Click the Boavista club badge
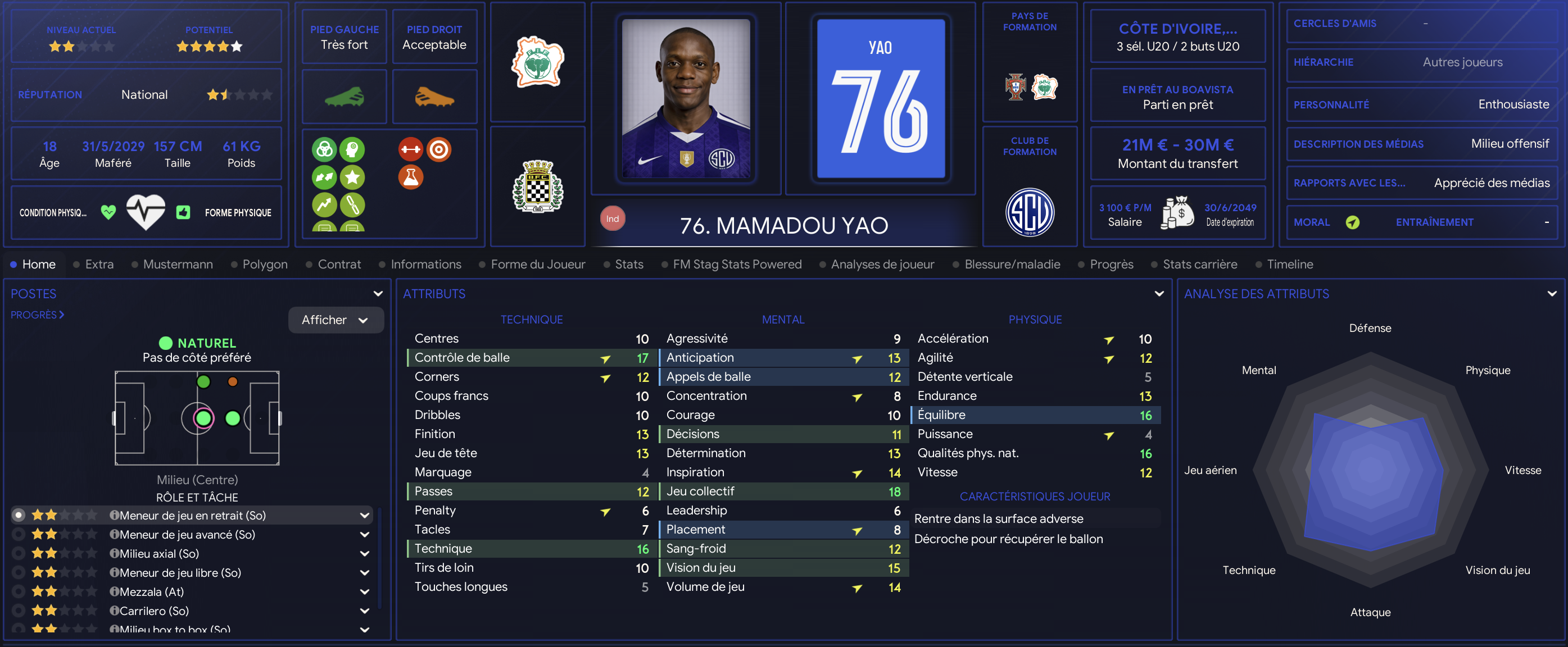Image resolution: width=1568 pixels, height=647 pixels. (x=537, y=186)
